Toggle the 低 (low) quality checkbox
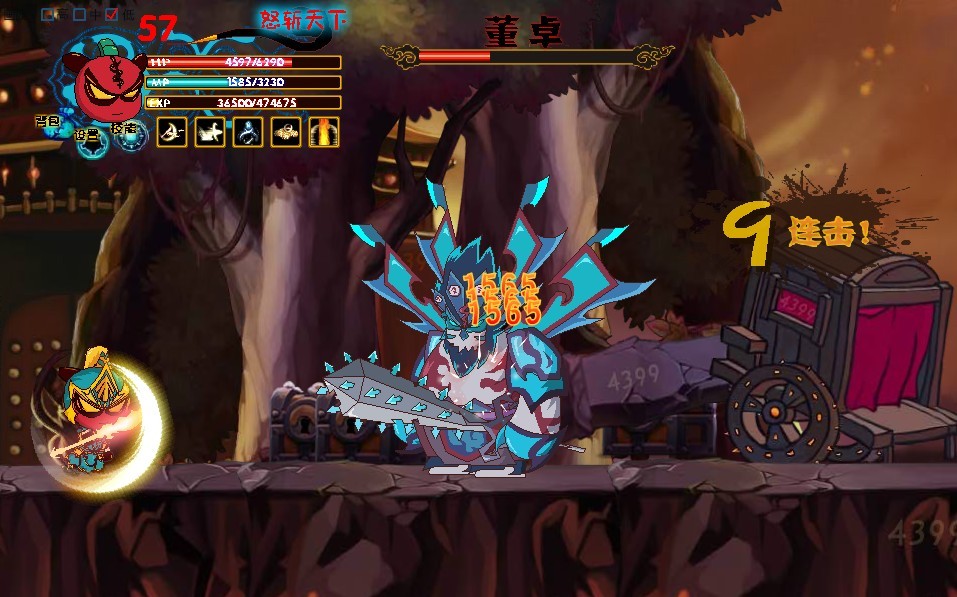957x597 pixels. coord(111,15)
